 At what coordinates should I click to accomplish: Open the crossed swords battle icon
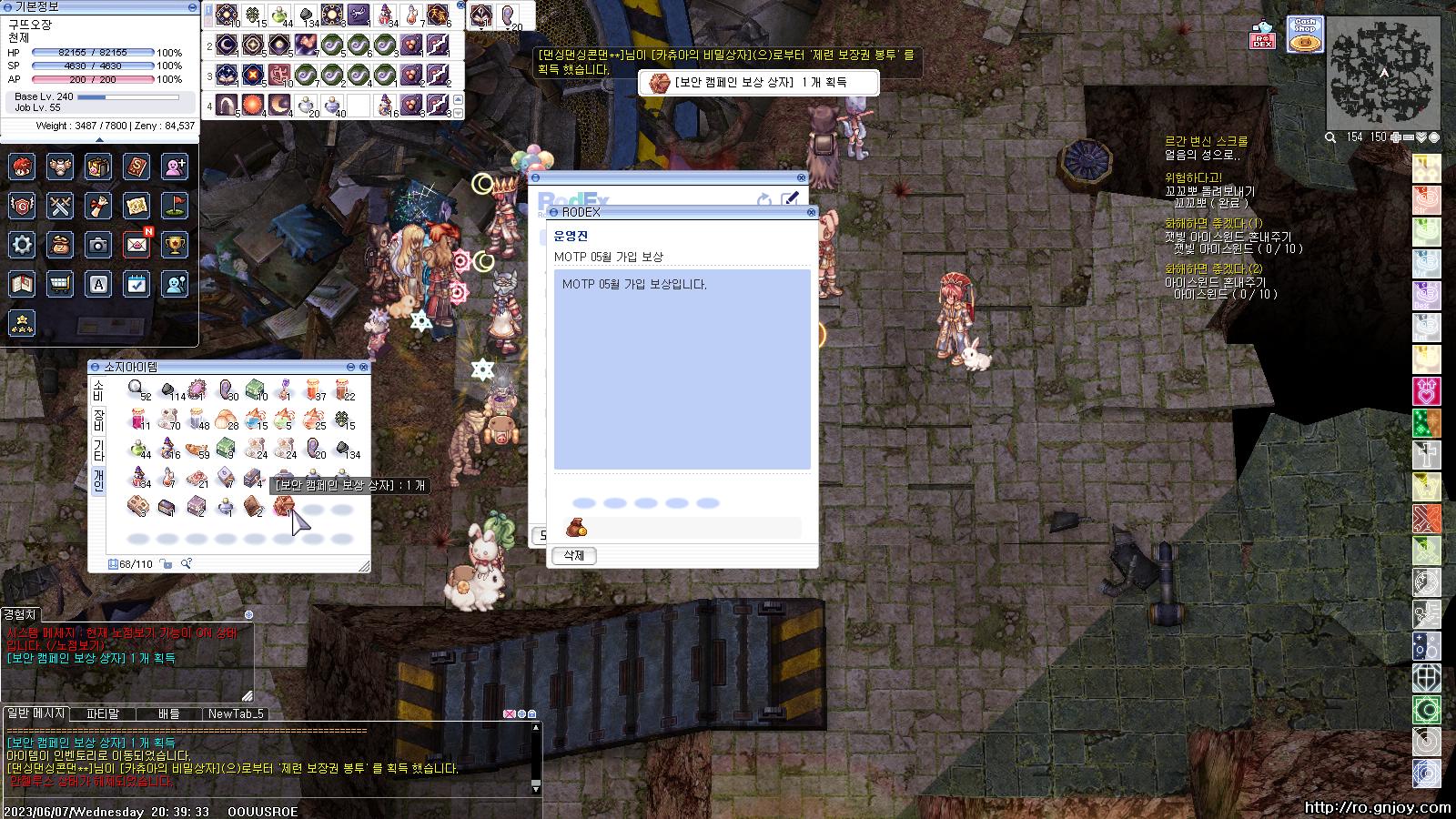(60, 206)
